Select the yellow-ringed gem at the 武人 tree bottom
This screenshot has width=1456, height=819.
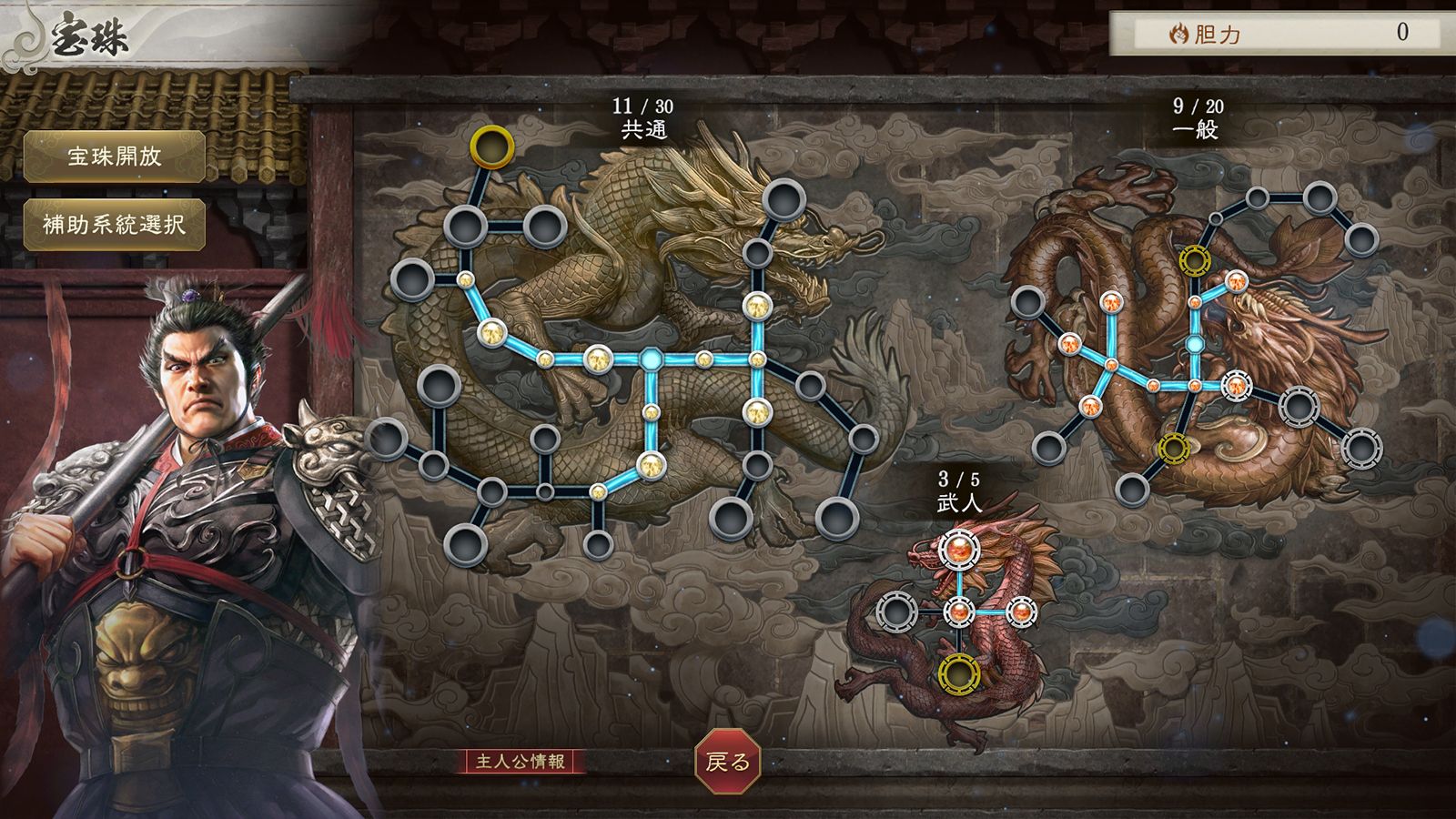[x=959, y=675]
